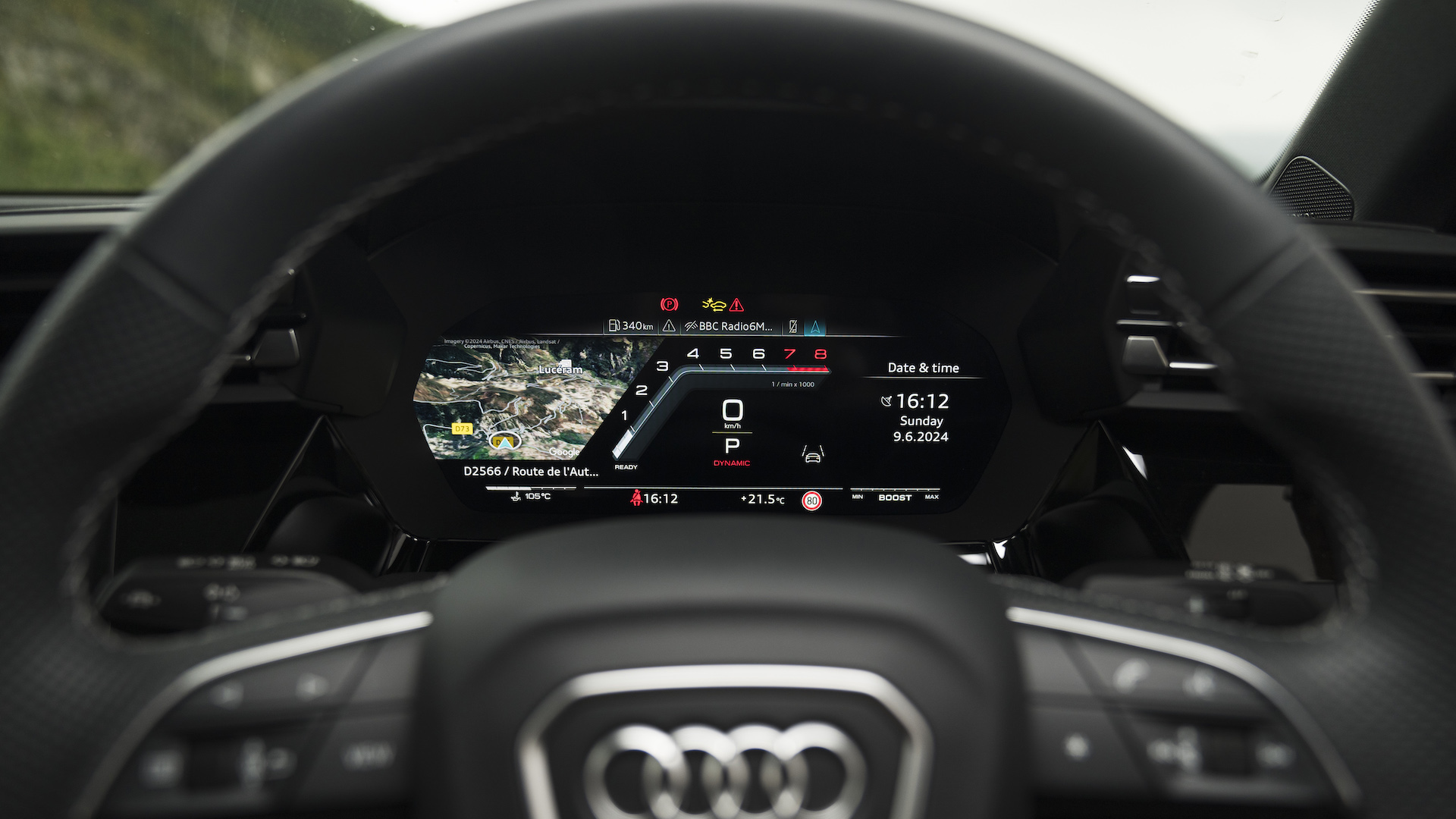Select the grey warning triangle tab
The width and height of the screenshot is (1456, 819).
click(669, 326)
